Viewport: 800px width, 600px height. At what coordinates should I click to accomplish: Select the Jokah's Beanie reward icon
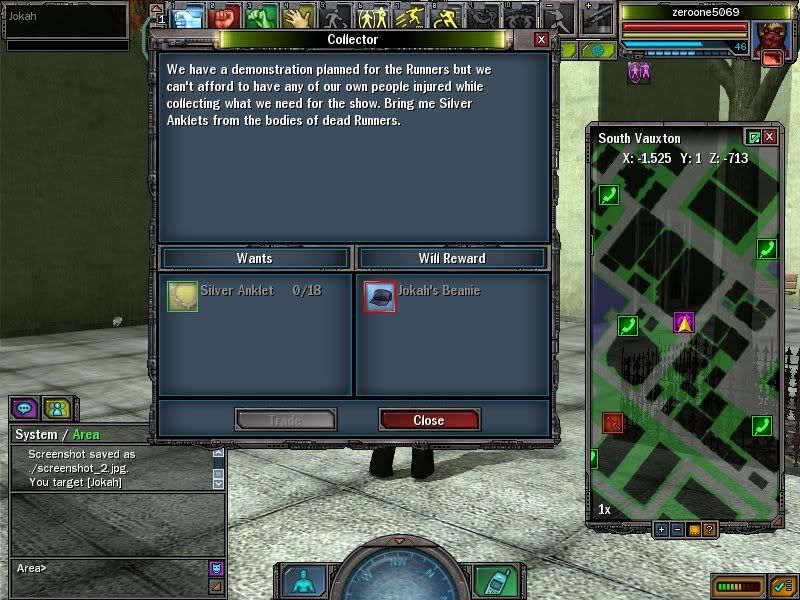click(x=380, y=296)
